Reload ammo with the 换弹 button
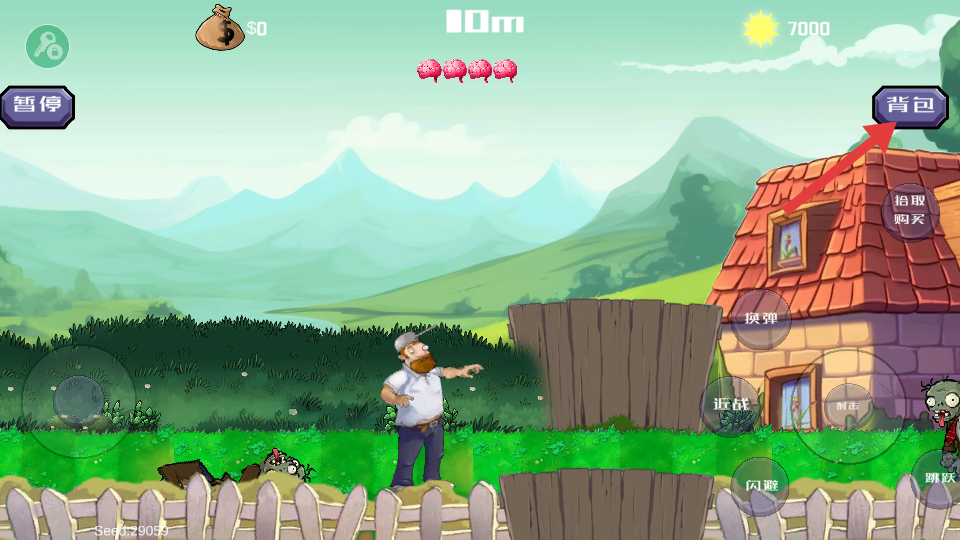Image resolution: width=960 pixels, height=540 pixels. [x=760, y=319]
